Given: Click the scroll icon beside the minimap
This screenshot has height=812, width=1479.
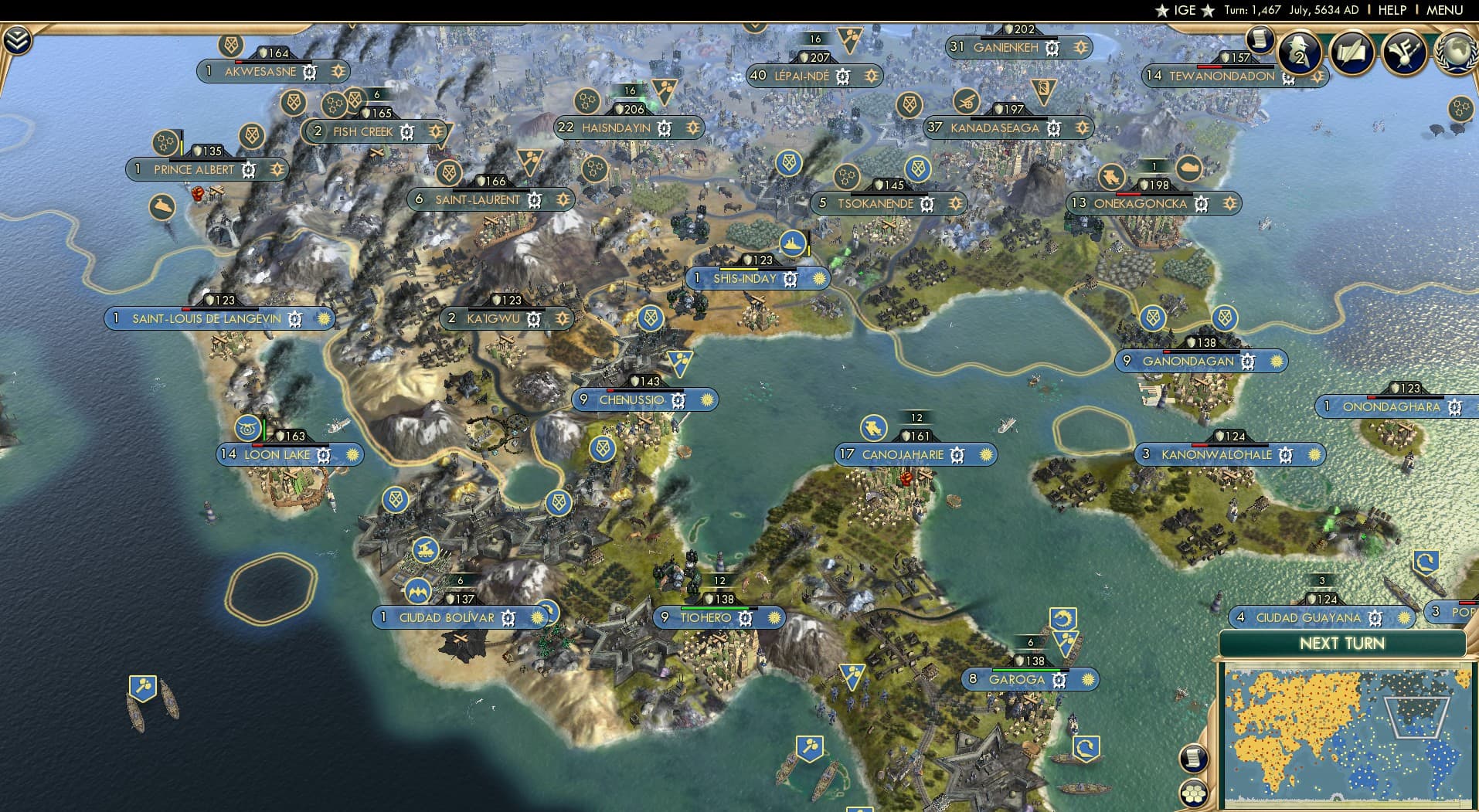Looking at the screenshot, I should tap(1194, 759).
